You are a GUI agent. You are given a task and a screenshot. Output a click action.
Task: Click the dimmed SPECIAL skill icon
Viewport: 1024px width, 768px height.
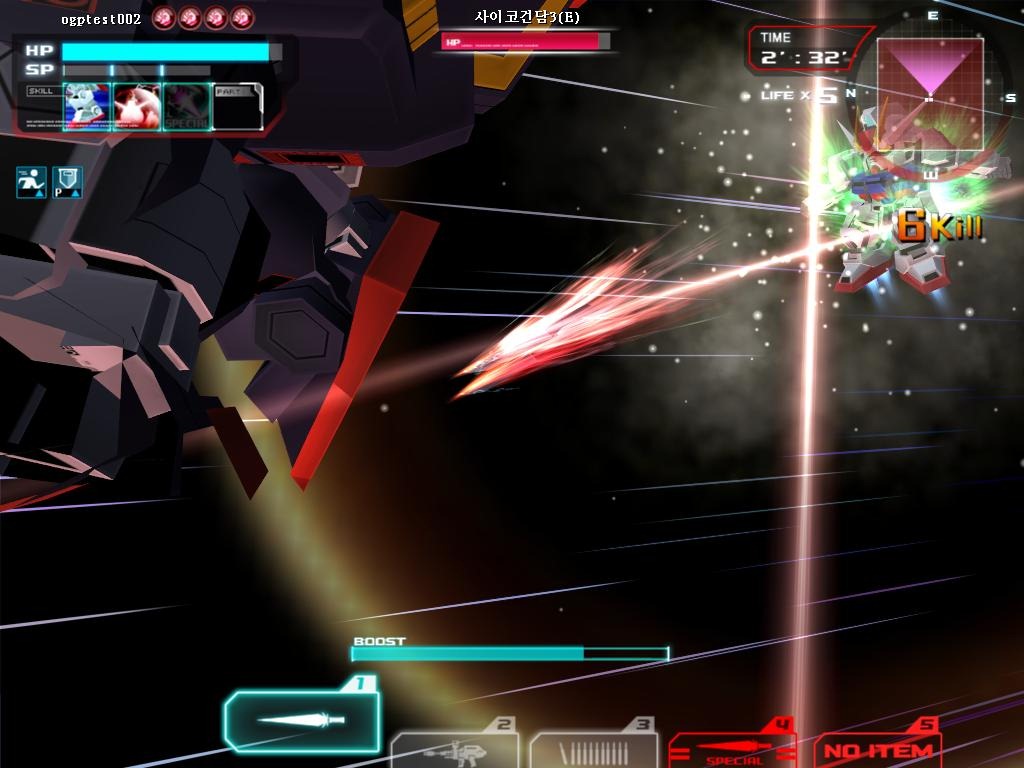[x=187, y=107]
